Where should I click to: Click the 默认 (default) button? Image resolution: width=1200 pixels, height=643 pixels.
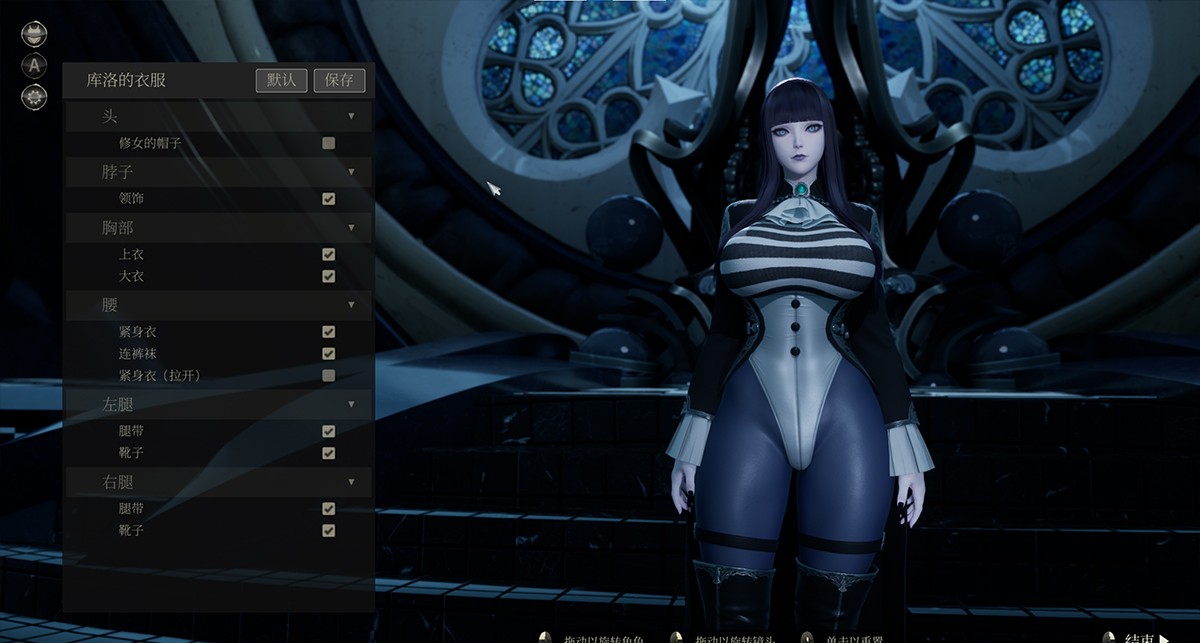pyautogui.click(x=281, y=80)
